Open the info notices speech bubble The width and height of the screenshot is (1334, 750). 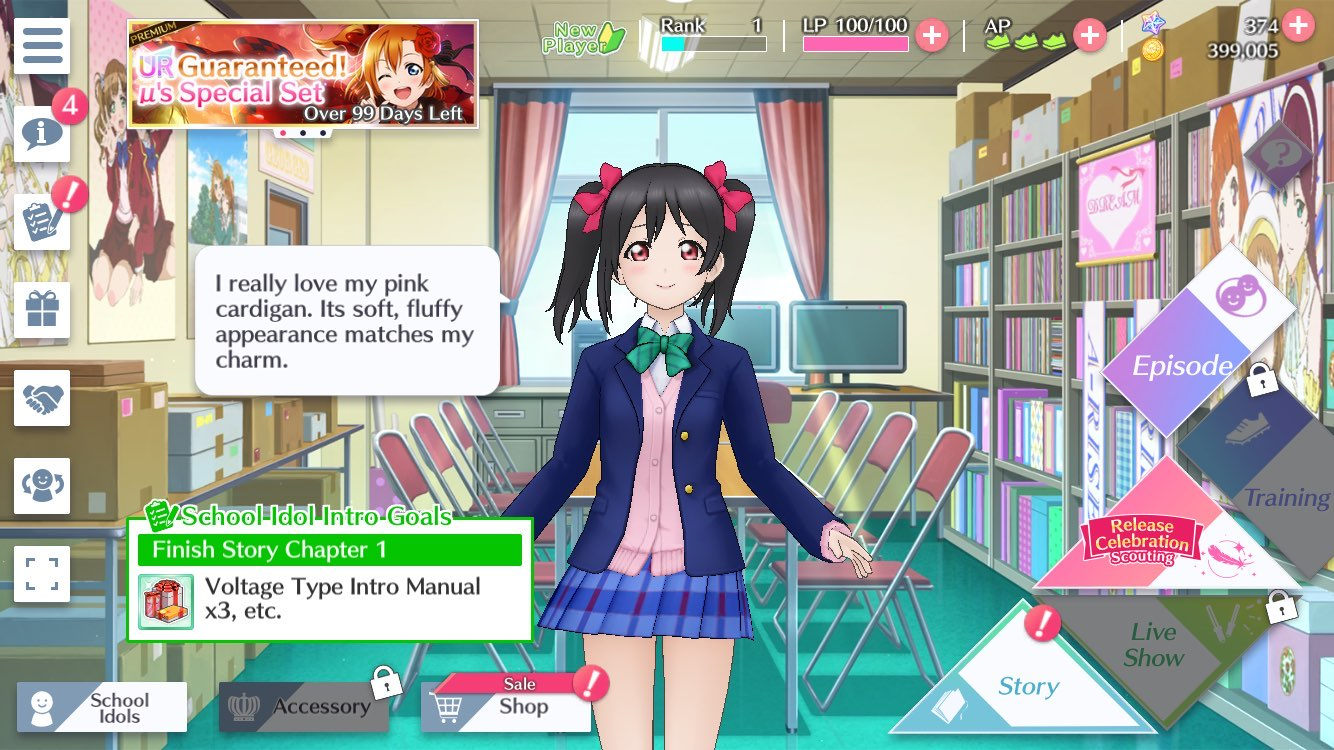click(x=41, y=134)
